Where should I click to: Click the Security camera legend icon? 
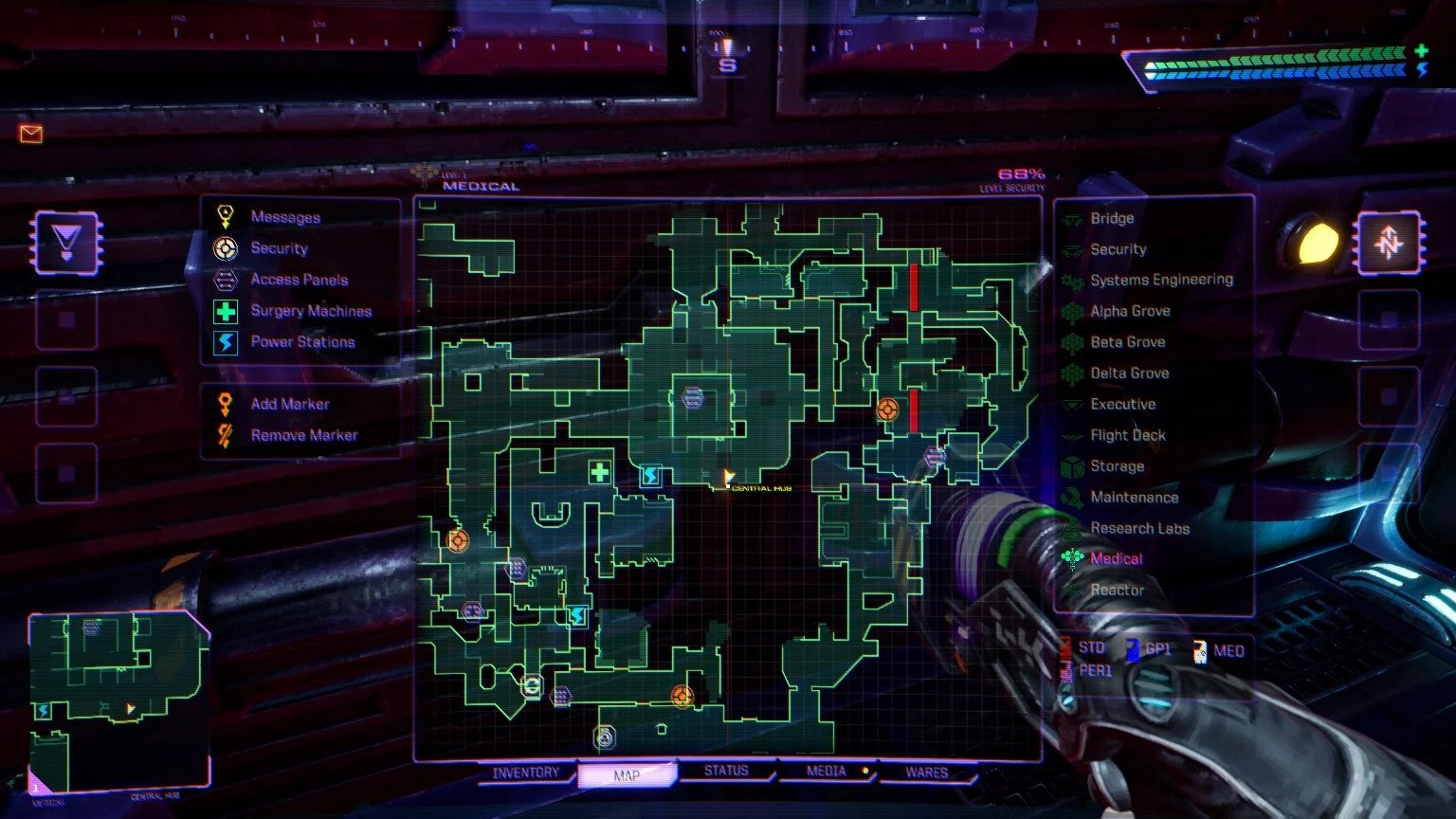(x=224, y=248)
